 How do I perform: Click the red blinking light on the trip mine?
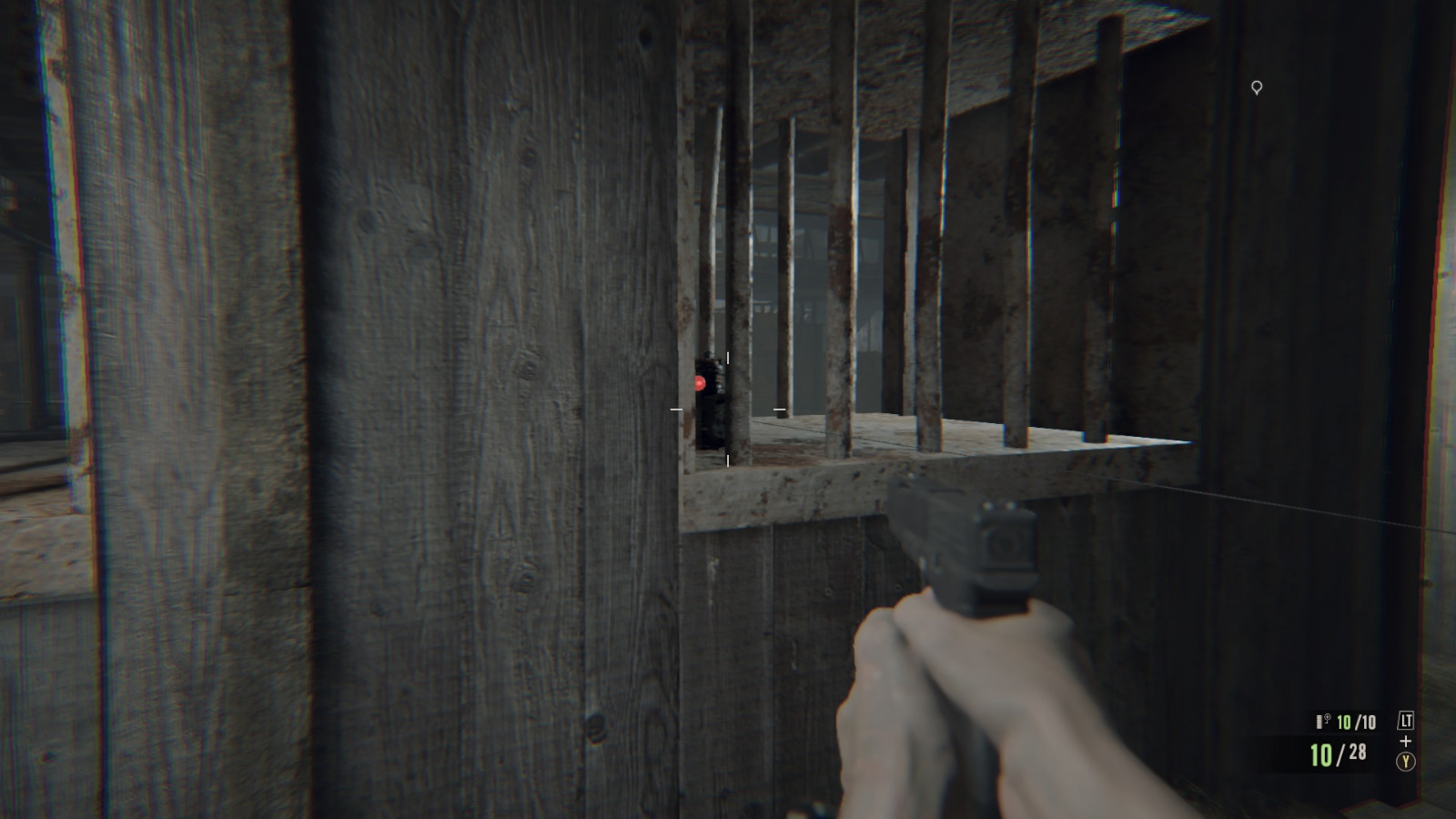point(699,383)
